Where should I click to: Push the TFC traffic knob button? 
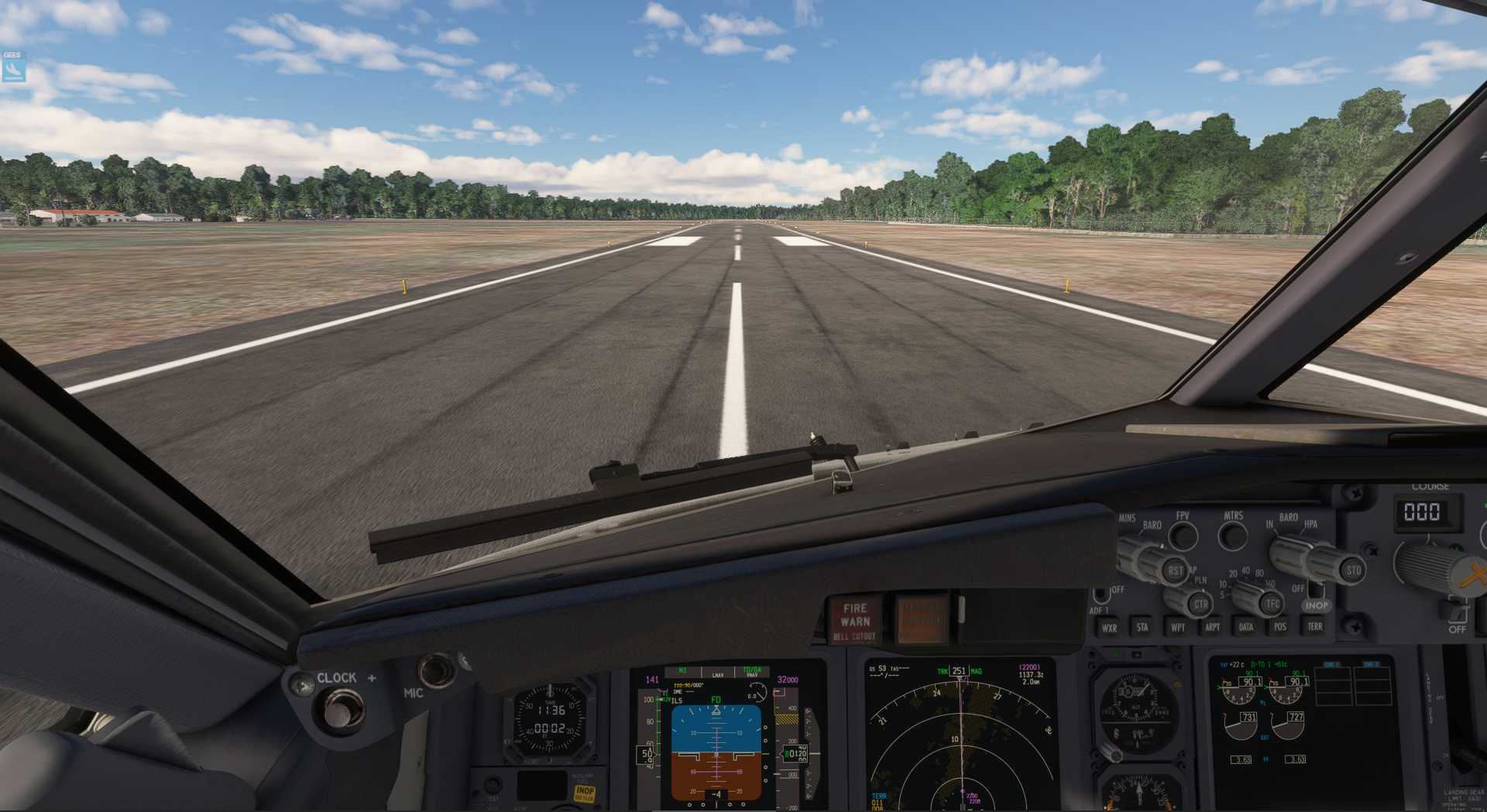[1271, 604]
